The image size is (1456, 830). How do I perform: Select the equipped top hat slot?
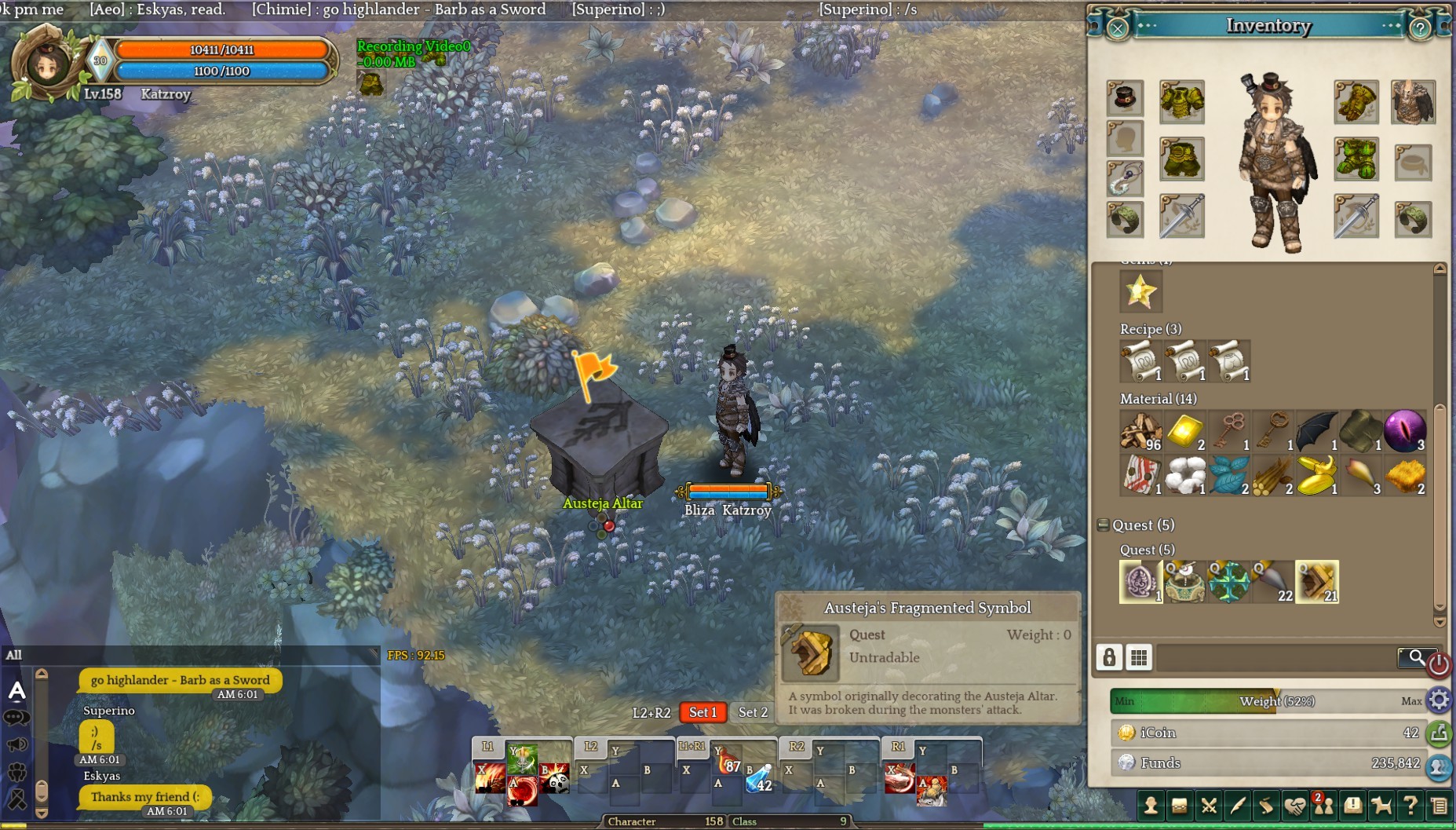1125,98
